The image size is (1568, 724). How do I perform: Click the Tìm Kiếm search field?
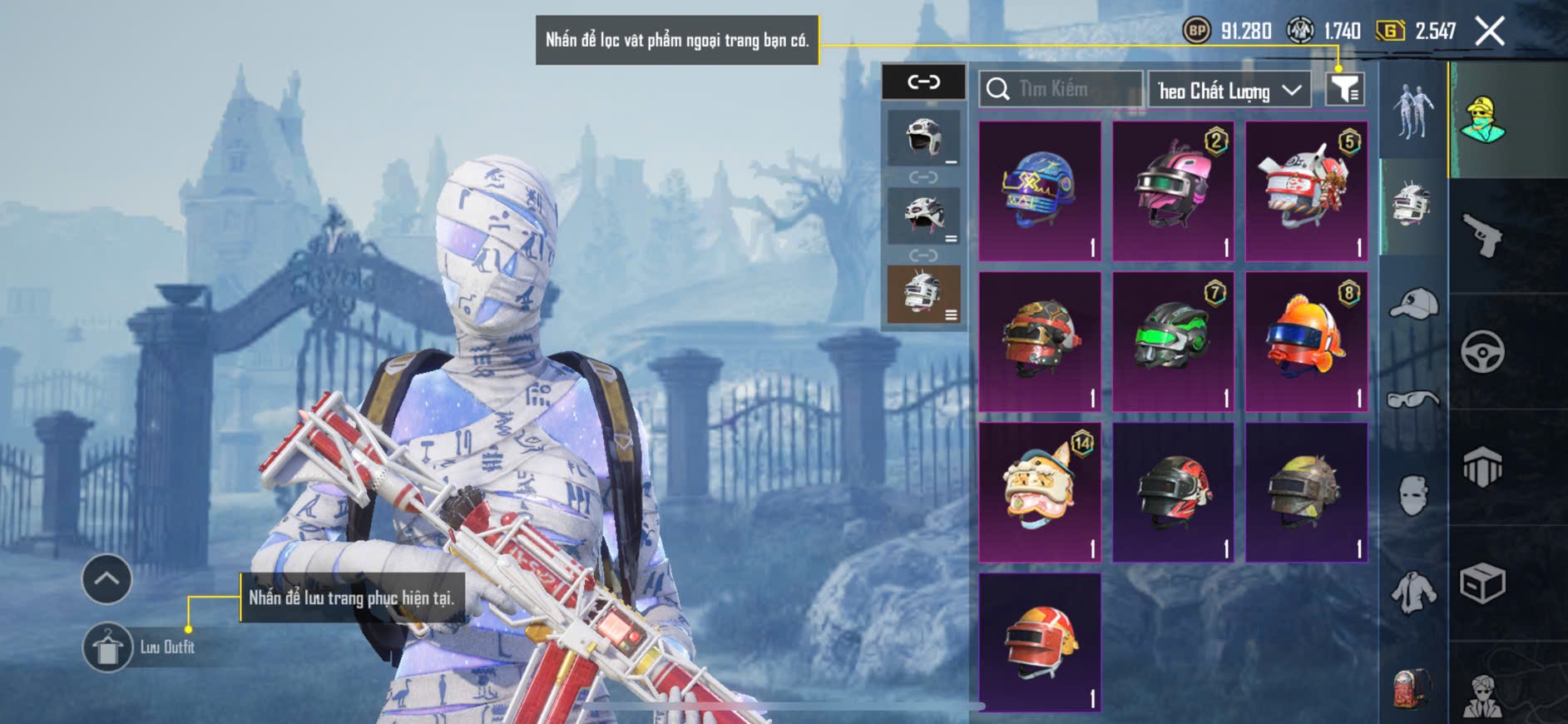pyautogui.click(x=1061, y=89)
